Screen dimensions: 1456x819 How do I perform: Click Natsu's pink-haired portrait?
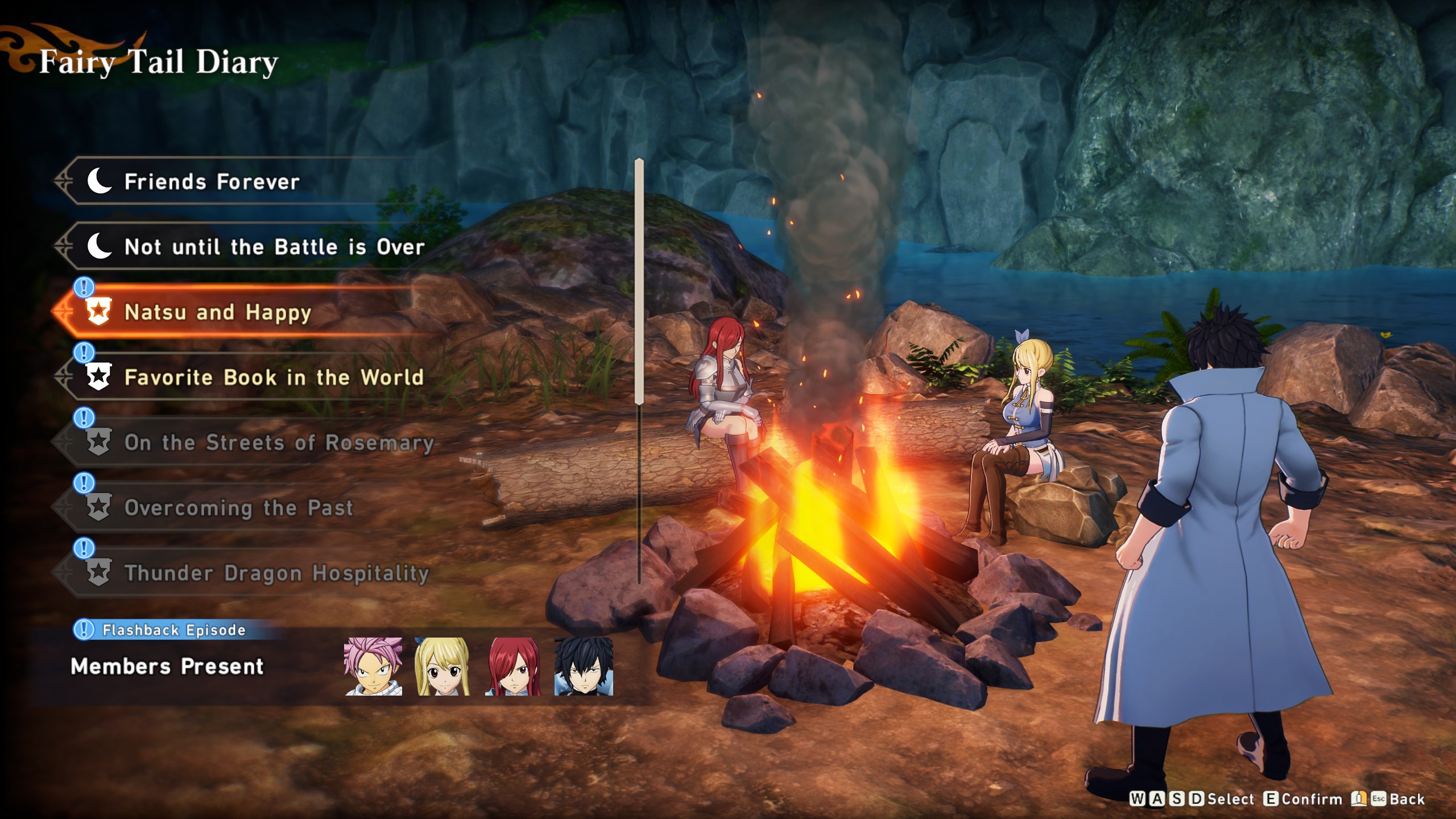[373, 666]
